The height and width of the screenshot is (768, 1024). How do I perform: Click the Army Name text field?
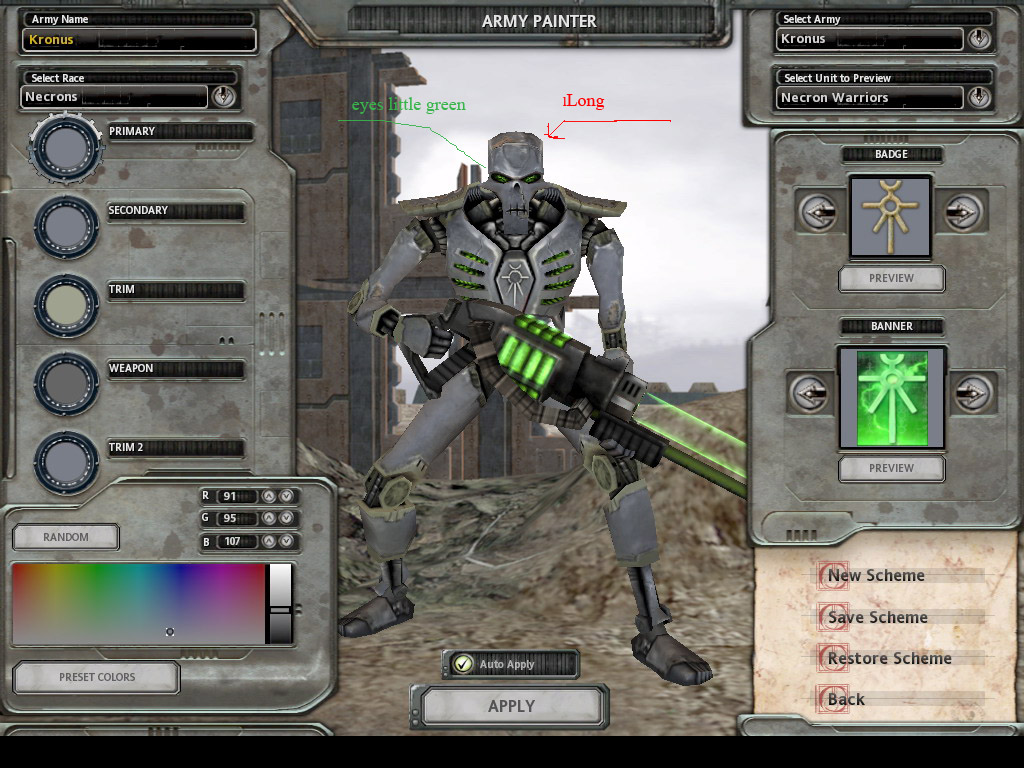point(139,40)
